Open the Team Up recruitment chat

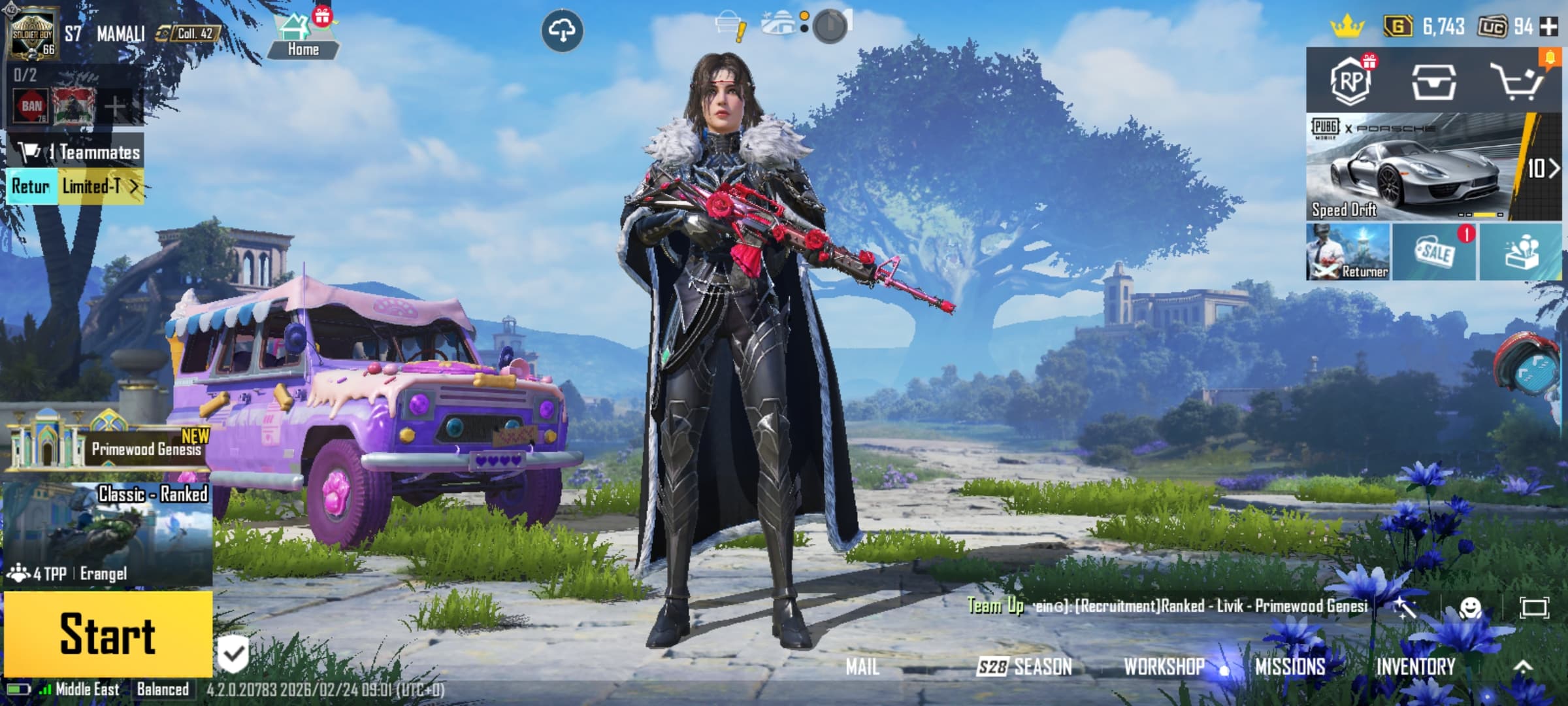click(1169, 606)
